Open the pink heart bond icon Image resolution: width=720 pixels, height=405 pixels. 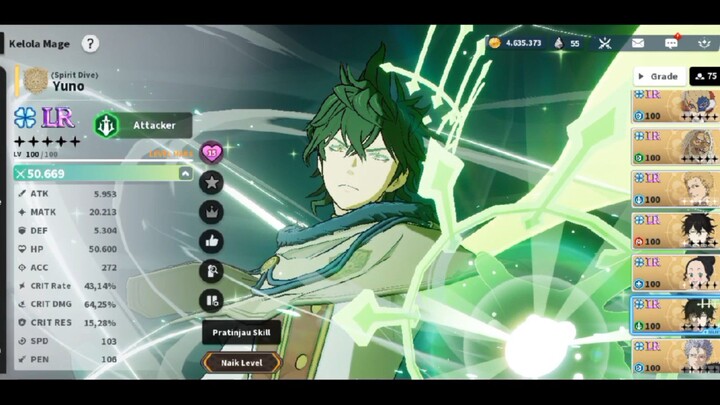tap(211, 153)
